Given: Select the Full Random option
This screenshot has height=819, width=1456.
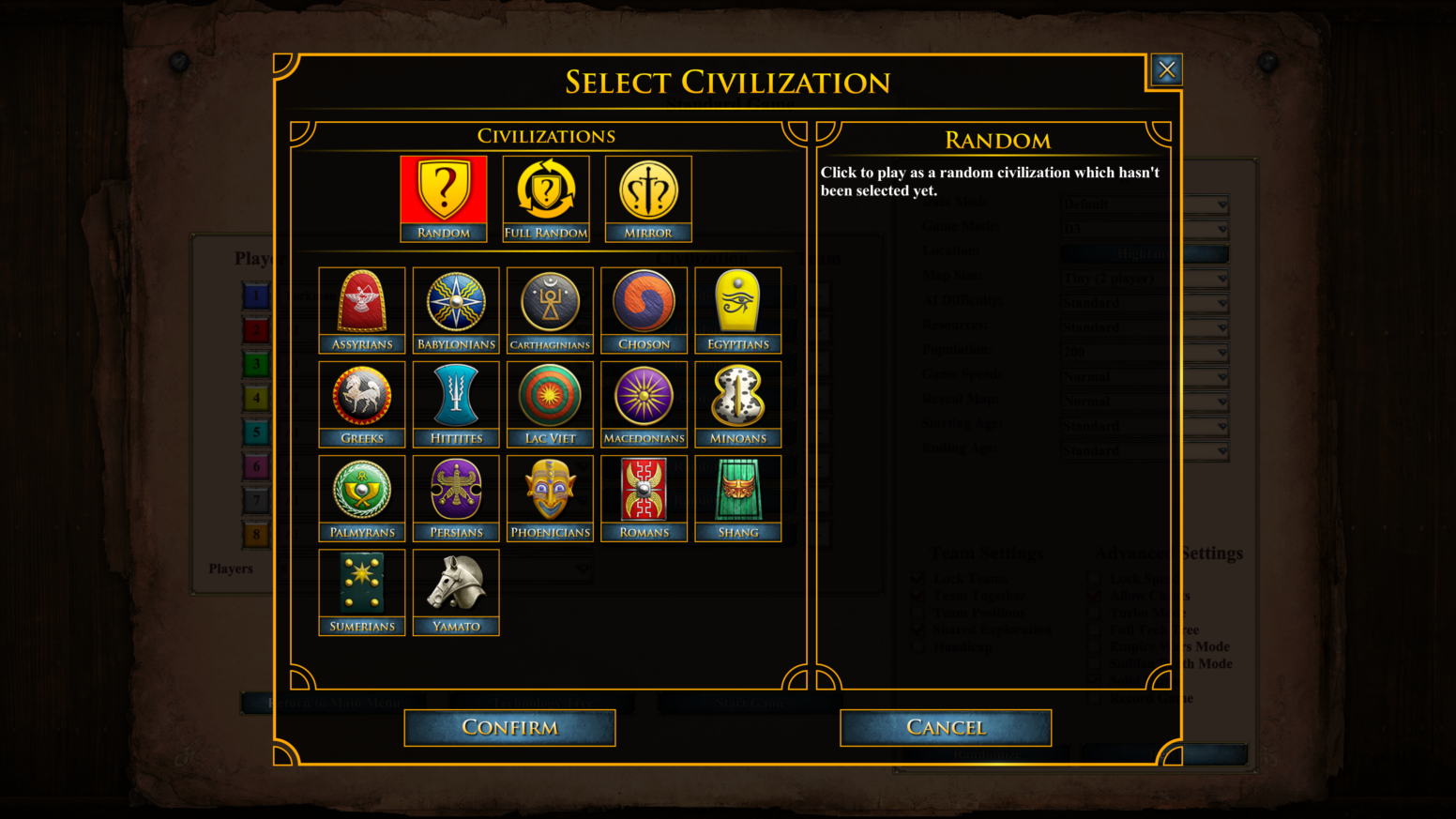Looking at the screenshot, I should tap(545, 190).
